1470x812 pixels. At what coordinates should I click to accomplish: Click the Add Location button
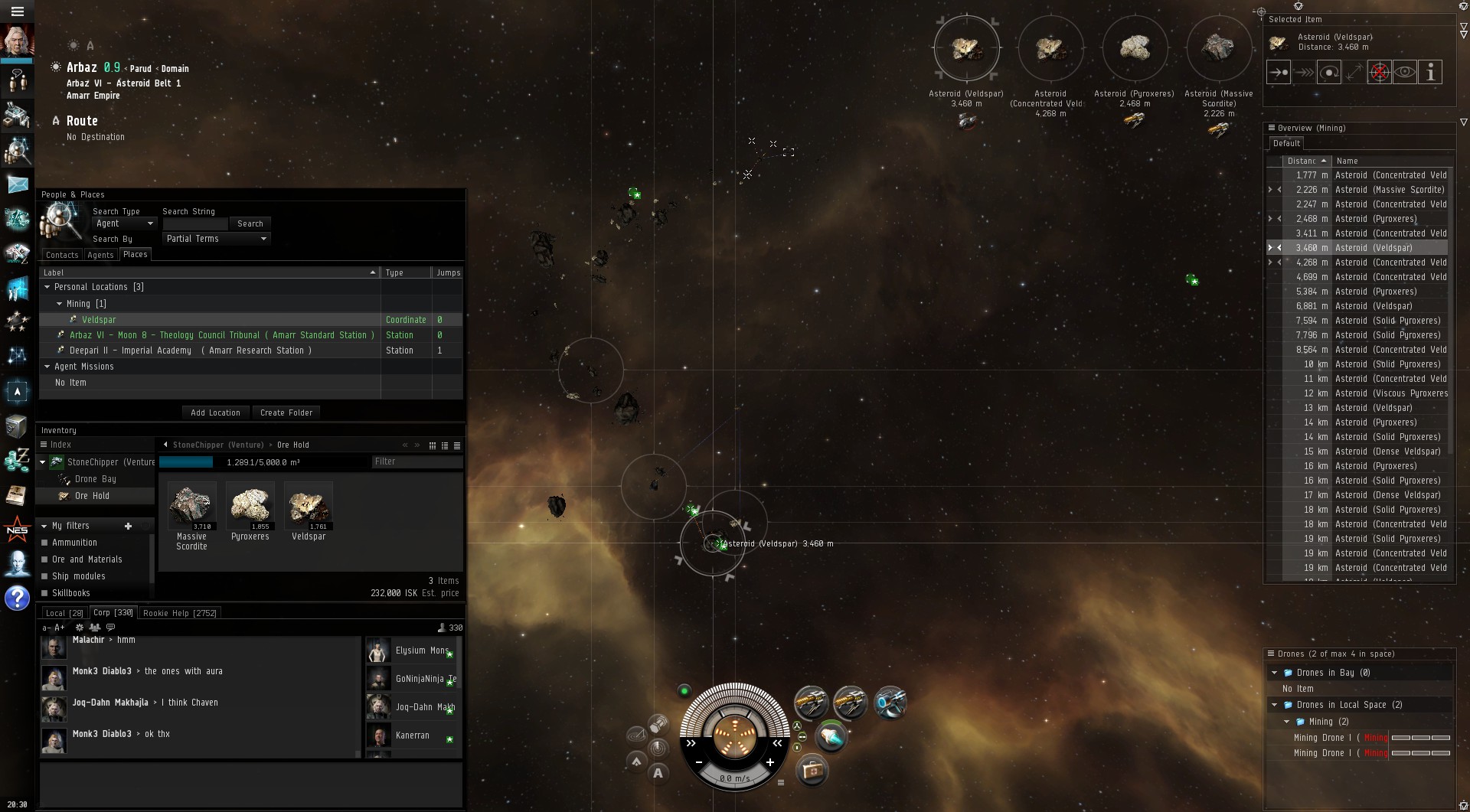(x=215, y=413)
